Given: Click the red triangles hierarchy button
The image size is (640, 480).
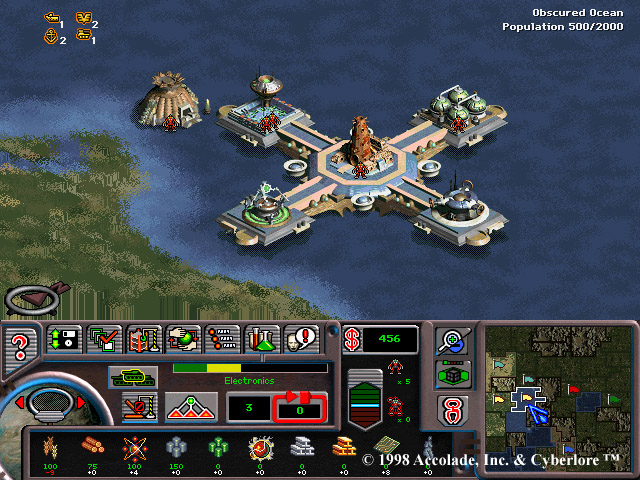Looking at the screenshot, I should click(x=193, y=406).
